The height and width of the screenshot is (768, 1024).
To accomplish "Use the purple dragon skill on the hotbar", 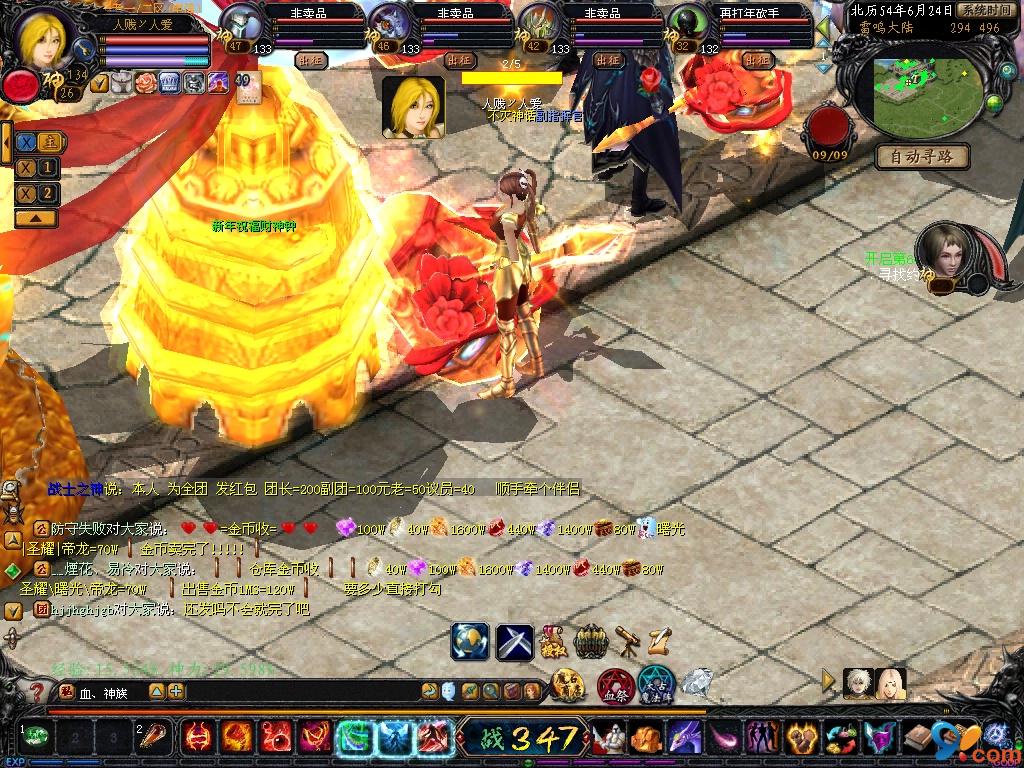I will pos(685,738).
